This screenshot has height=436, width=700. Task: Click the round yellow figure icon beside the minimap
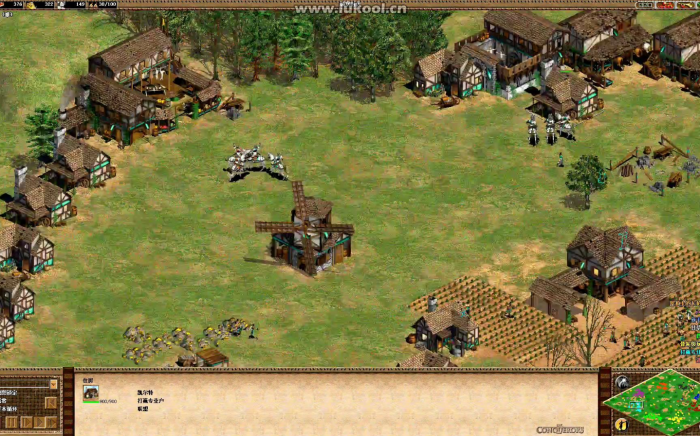(621, 425)
